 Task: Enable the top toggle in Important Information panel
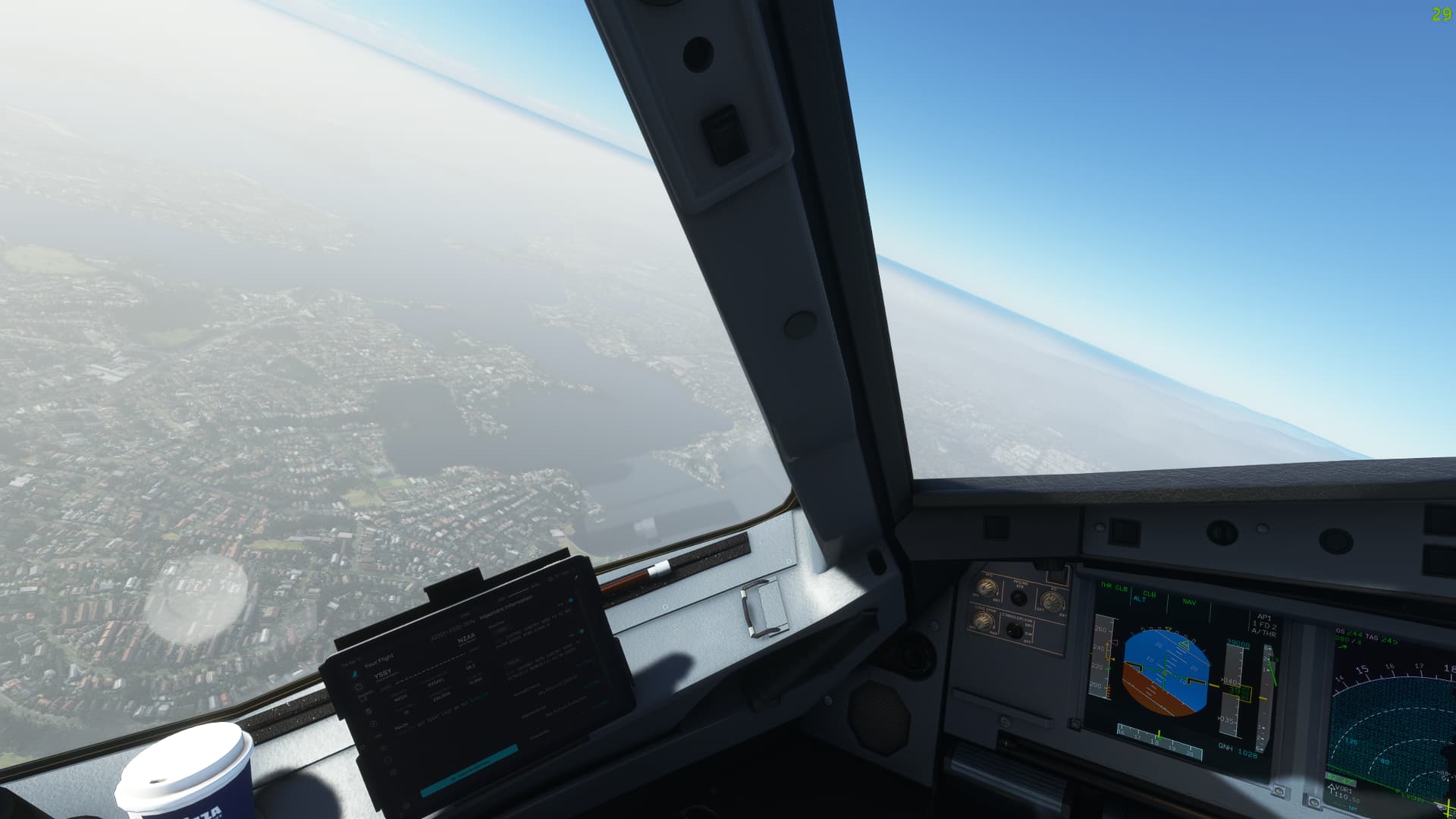570,600
